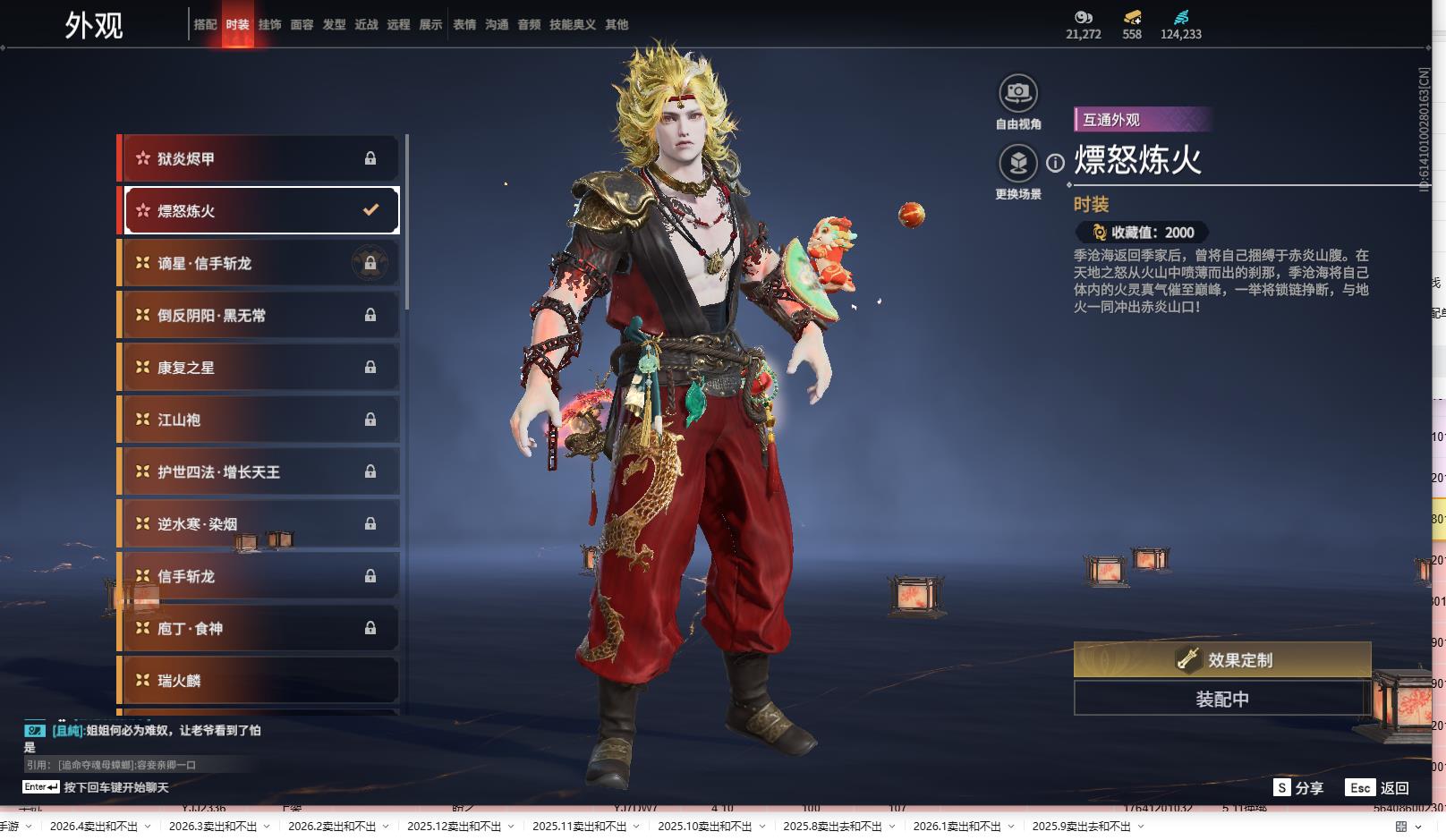Select the 摘星·信手斩龙 outfit row
This screenshot has height=840, width=1446.
(259, 263)
